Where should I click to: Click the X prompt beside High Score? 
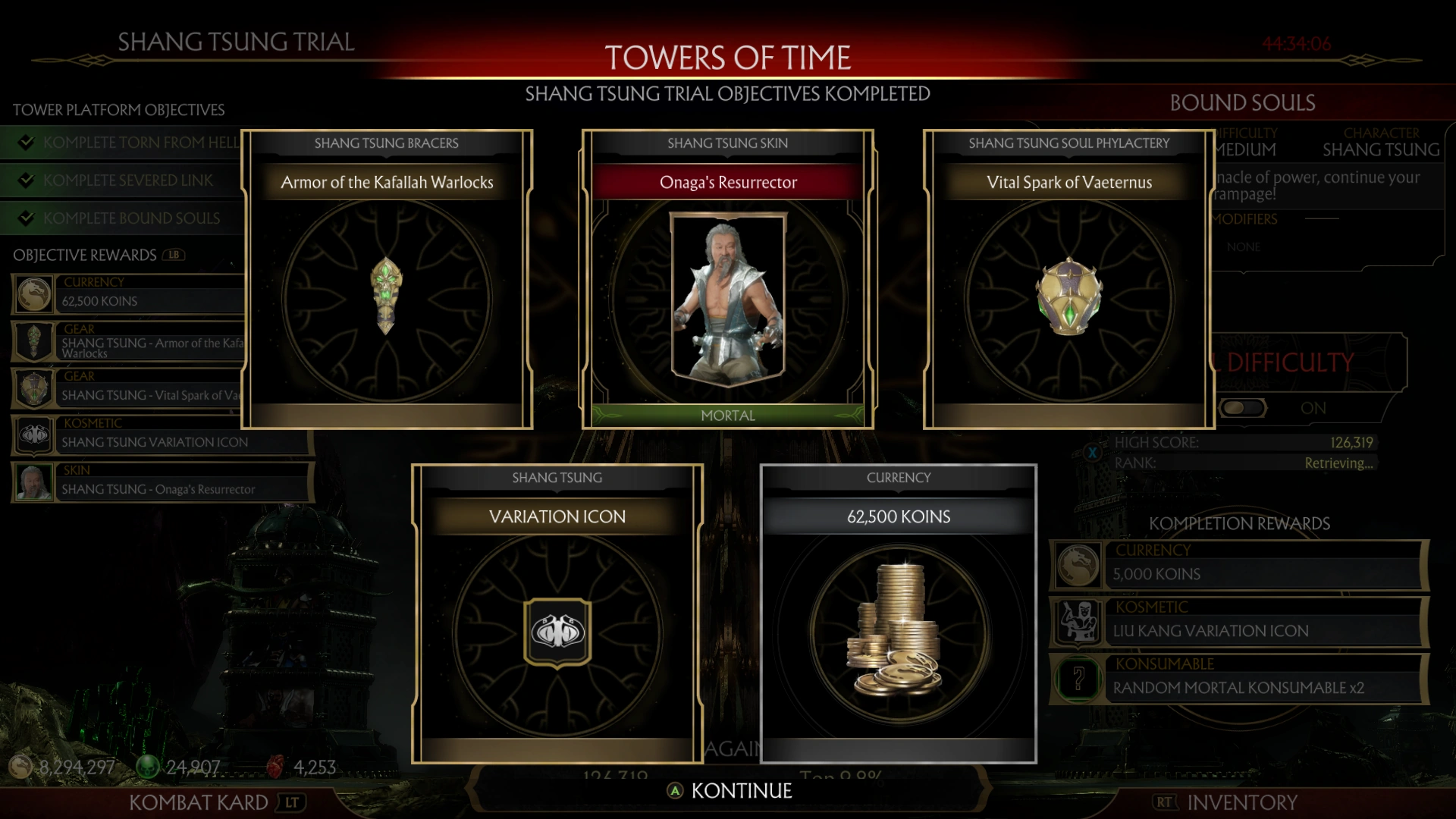click(x=1092, y=451)
